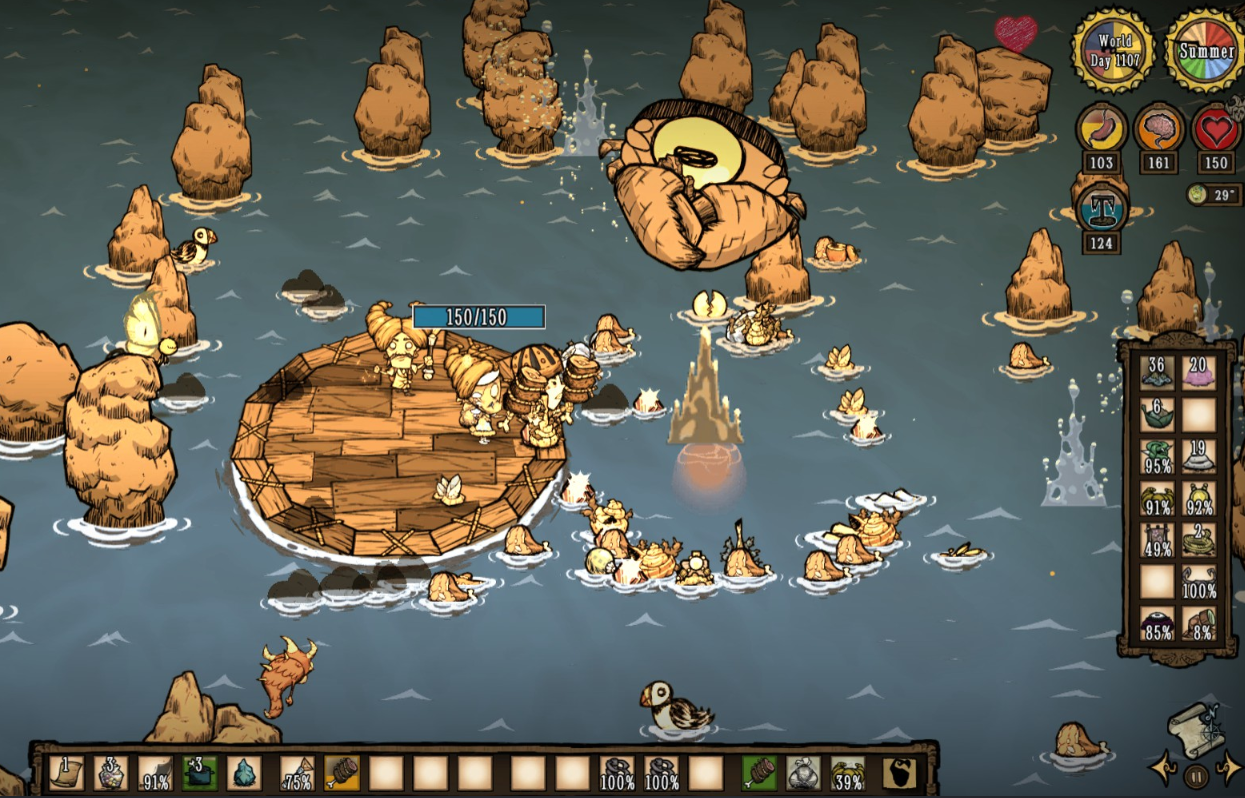Screen dimensions: 1245x798
Task: Click the pause button
Action: pos(1194,775)
